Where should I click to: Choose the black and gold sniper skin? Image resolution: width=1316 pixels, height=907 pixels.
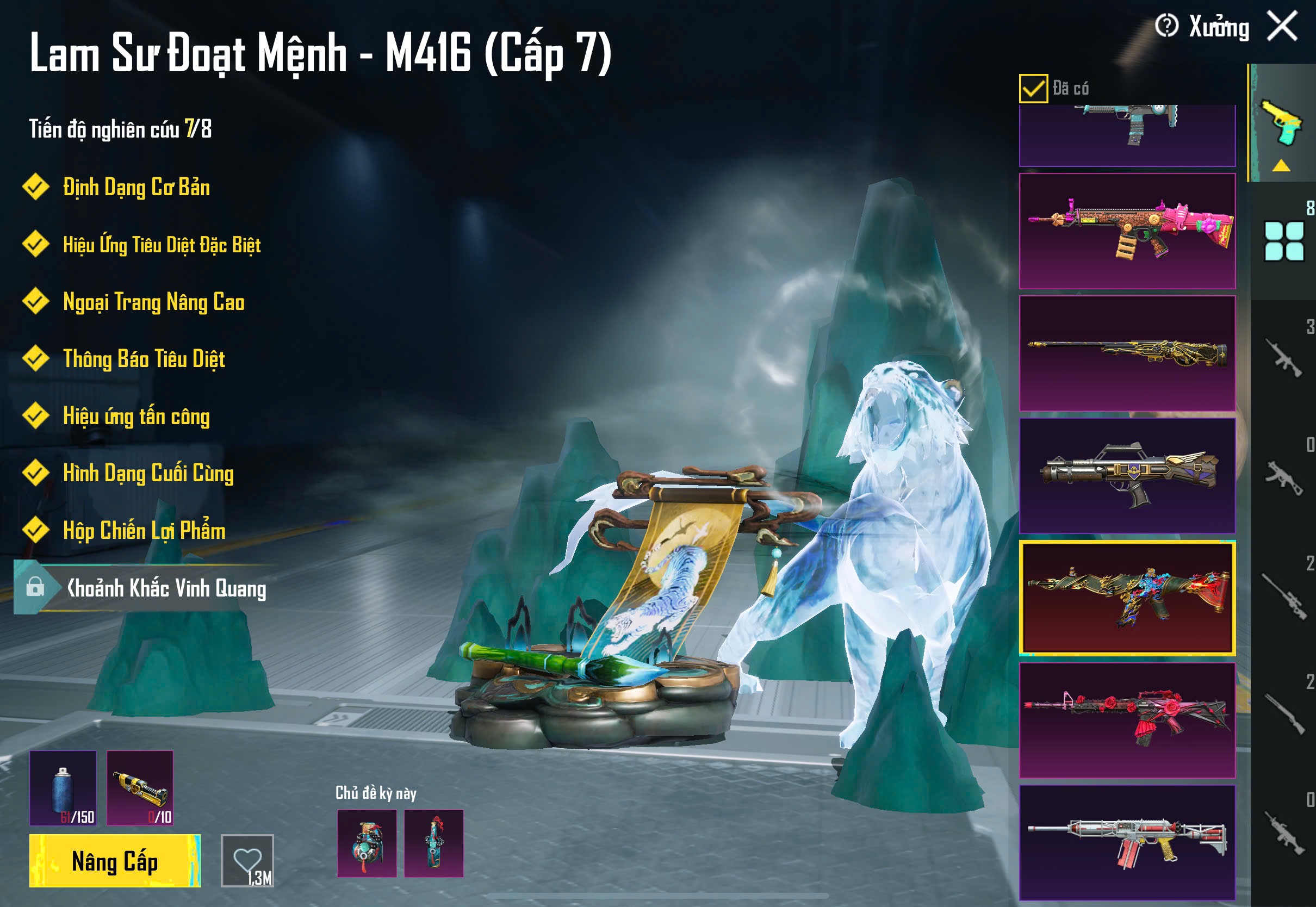tap(1127, 353)
